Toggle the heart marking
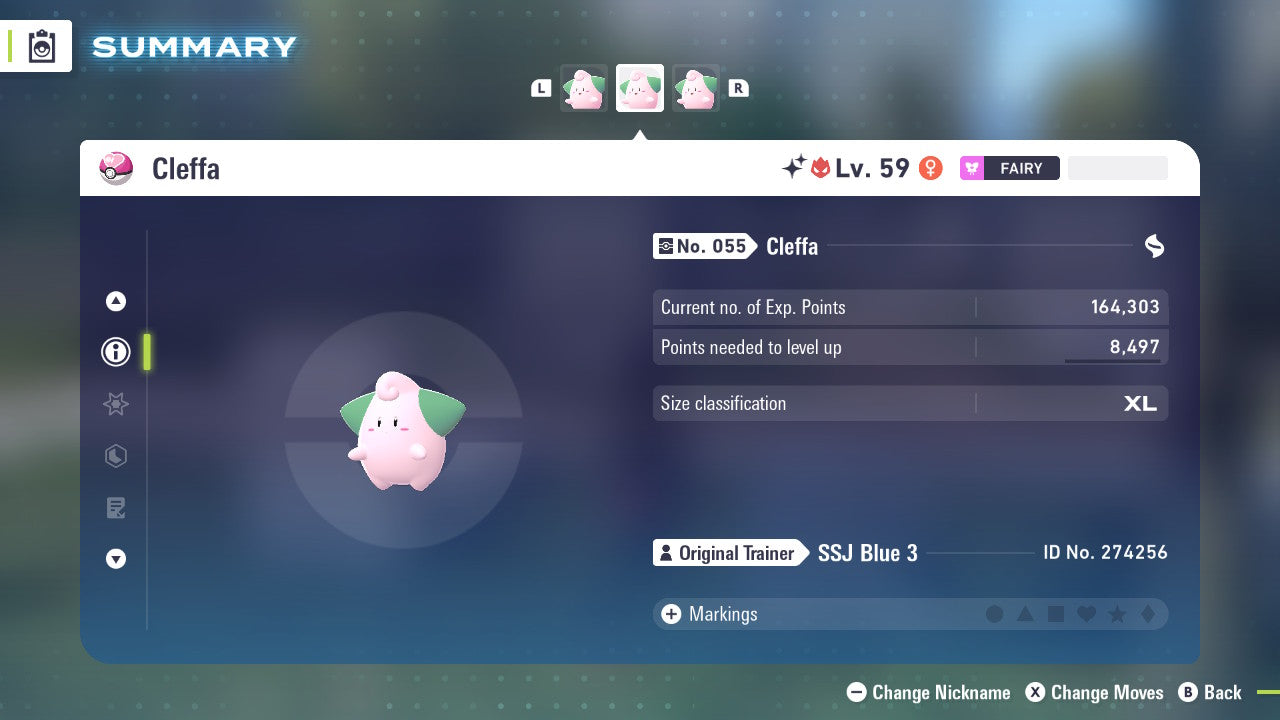Screen dimensions: 1280x720 (x=1086, y=614)
